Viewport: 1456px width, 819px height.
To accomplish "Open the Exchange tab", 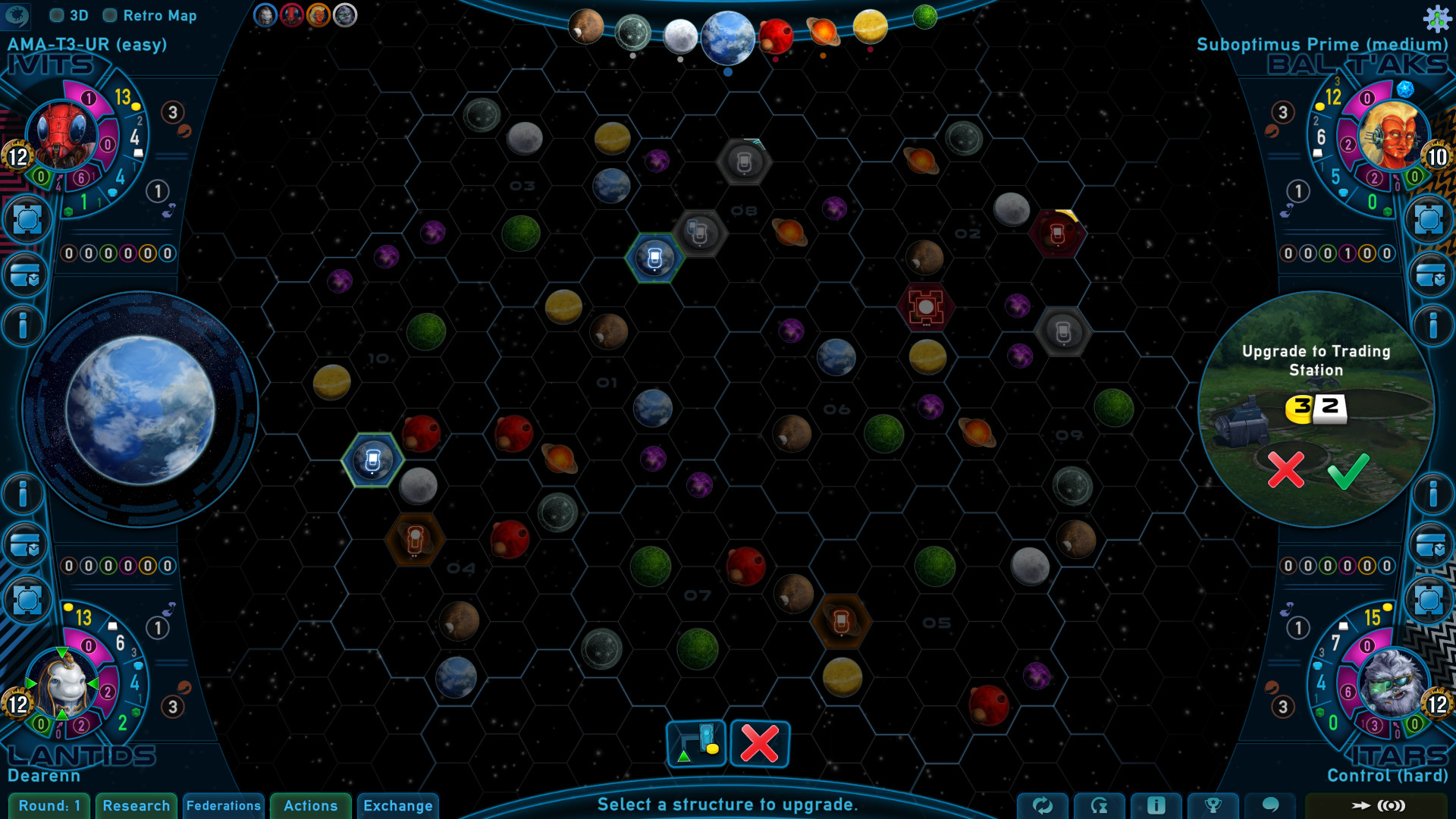I will point(398,806).
